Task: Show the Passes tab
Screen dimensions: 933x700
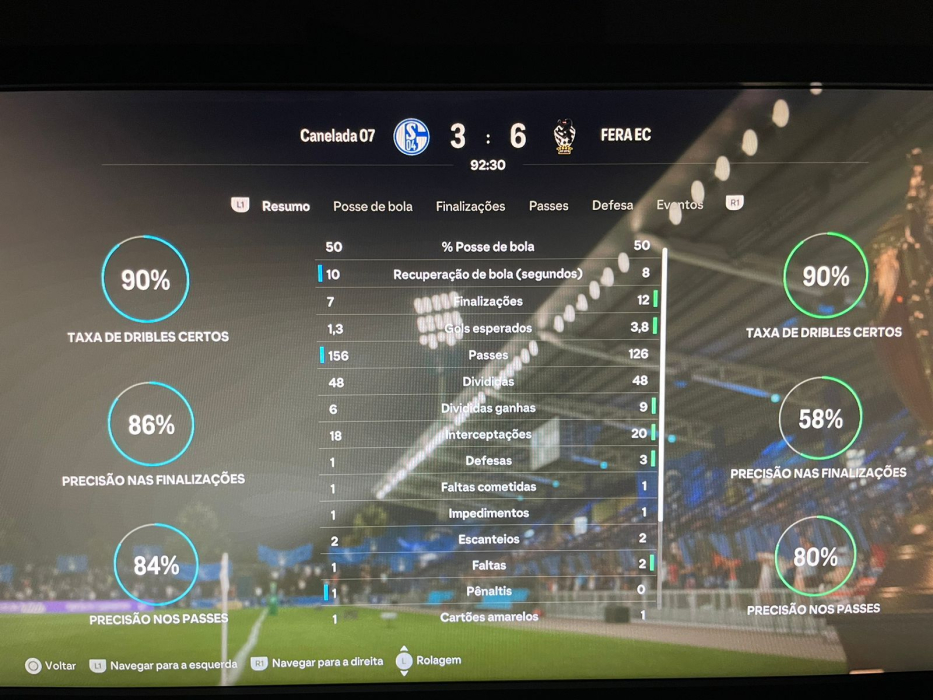Action: click(548, 206)
